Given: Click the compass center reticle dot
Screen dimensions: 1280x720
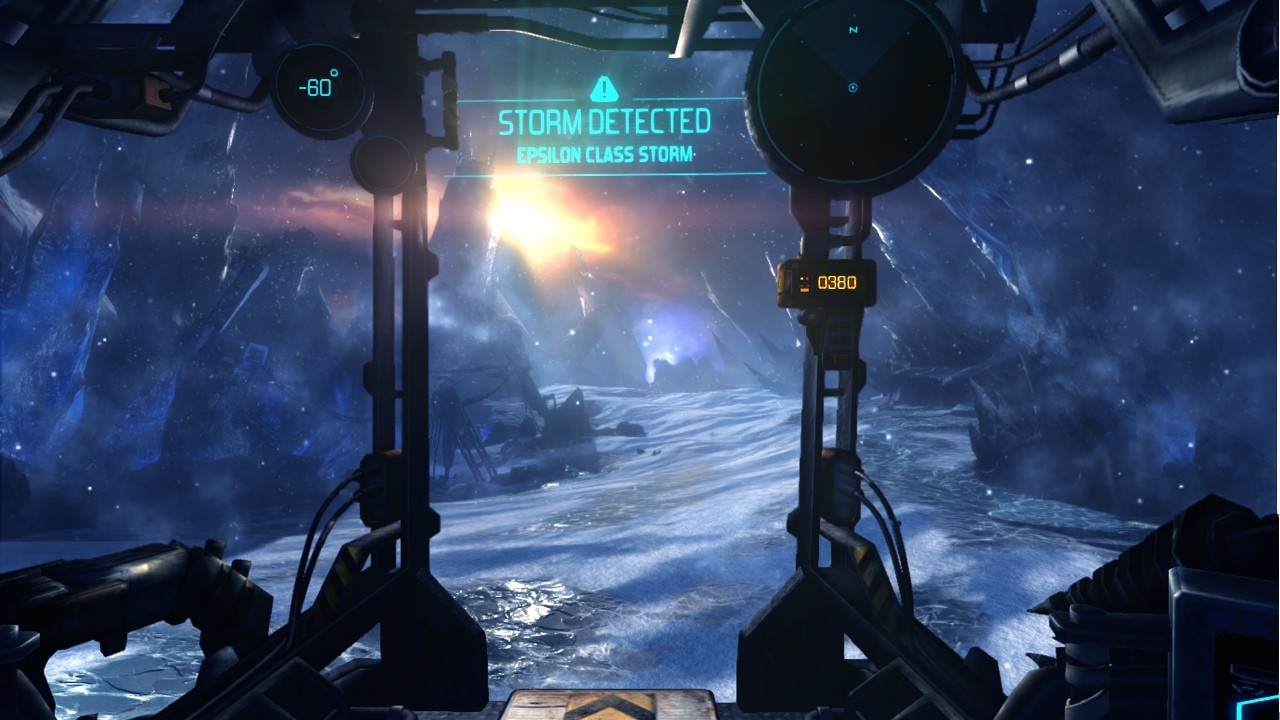Looking at the screenshot, I should click(x=853, y=87).
